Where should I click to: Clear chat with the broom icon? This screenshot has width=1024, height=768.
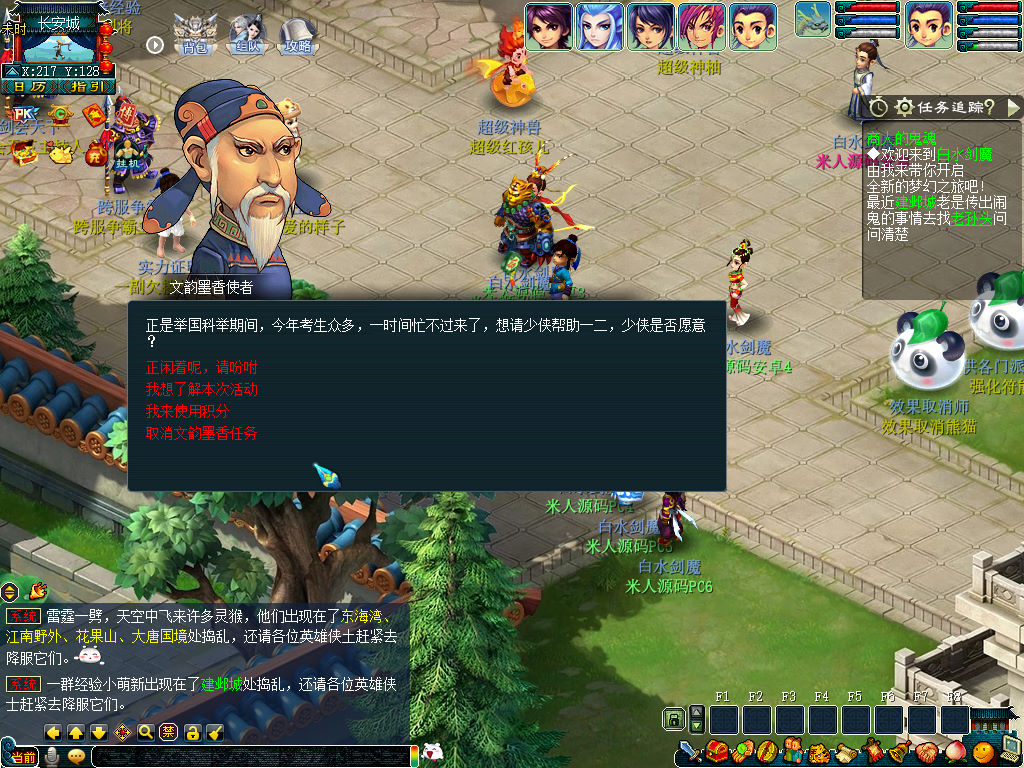[x=215, y=732]
